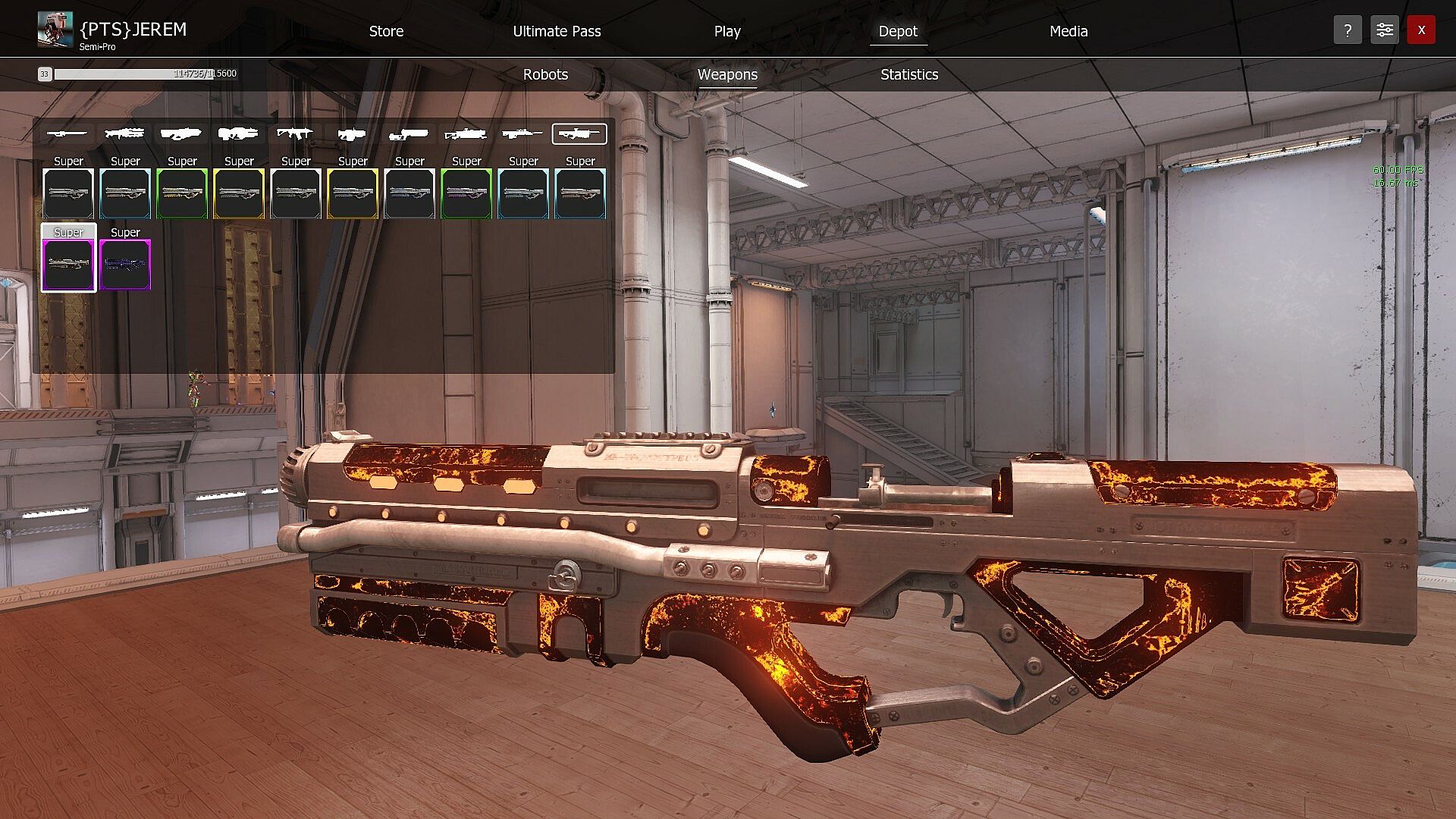Open settings via the sliders icon

coord(1384,30)
